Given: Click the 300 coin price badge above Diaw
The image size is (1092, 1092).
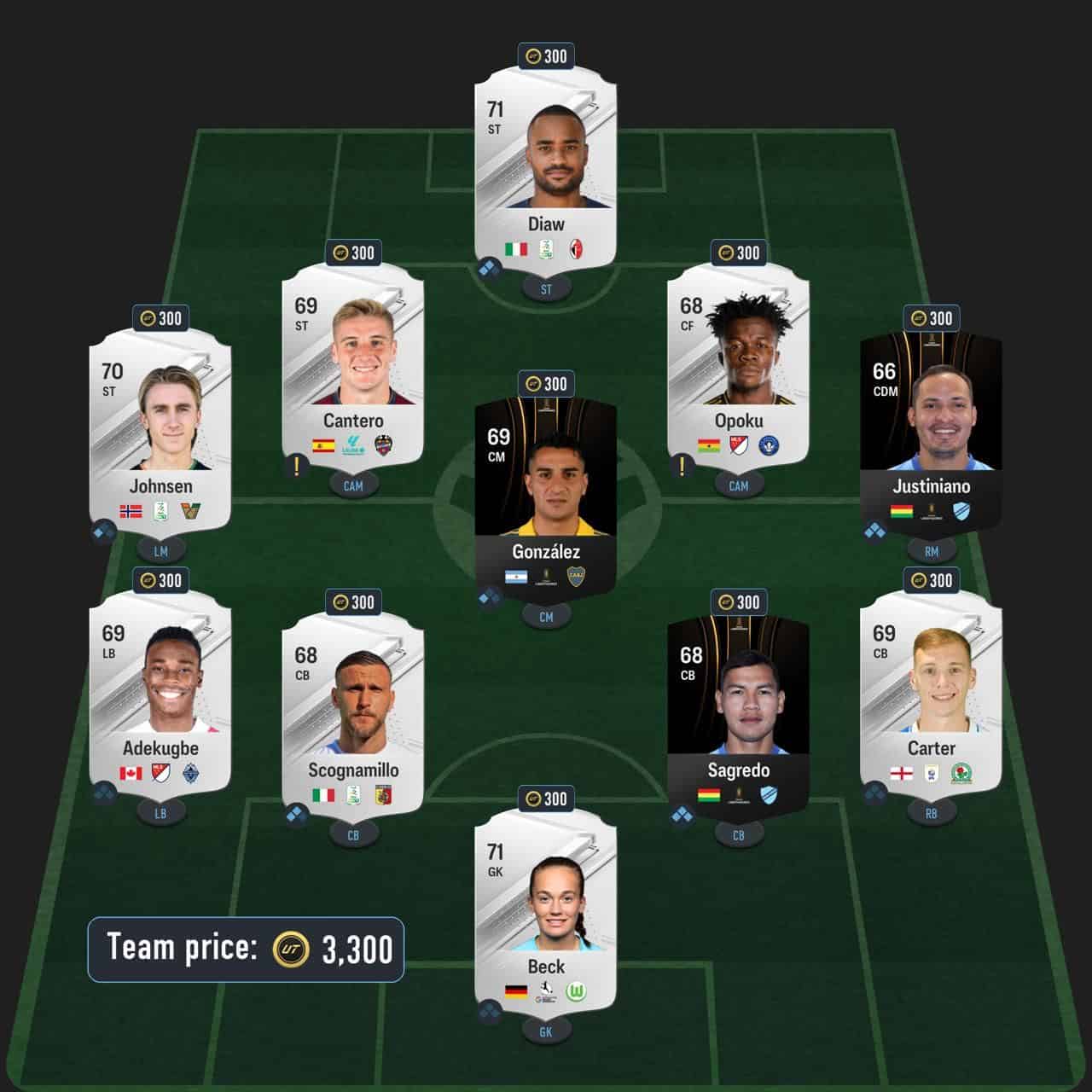Looking at the screenshot, I should click(546, 56).
